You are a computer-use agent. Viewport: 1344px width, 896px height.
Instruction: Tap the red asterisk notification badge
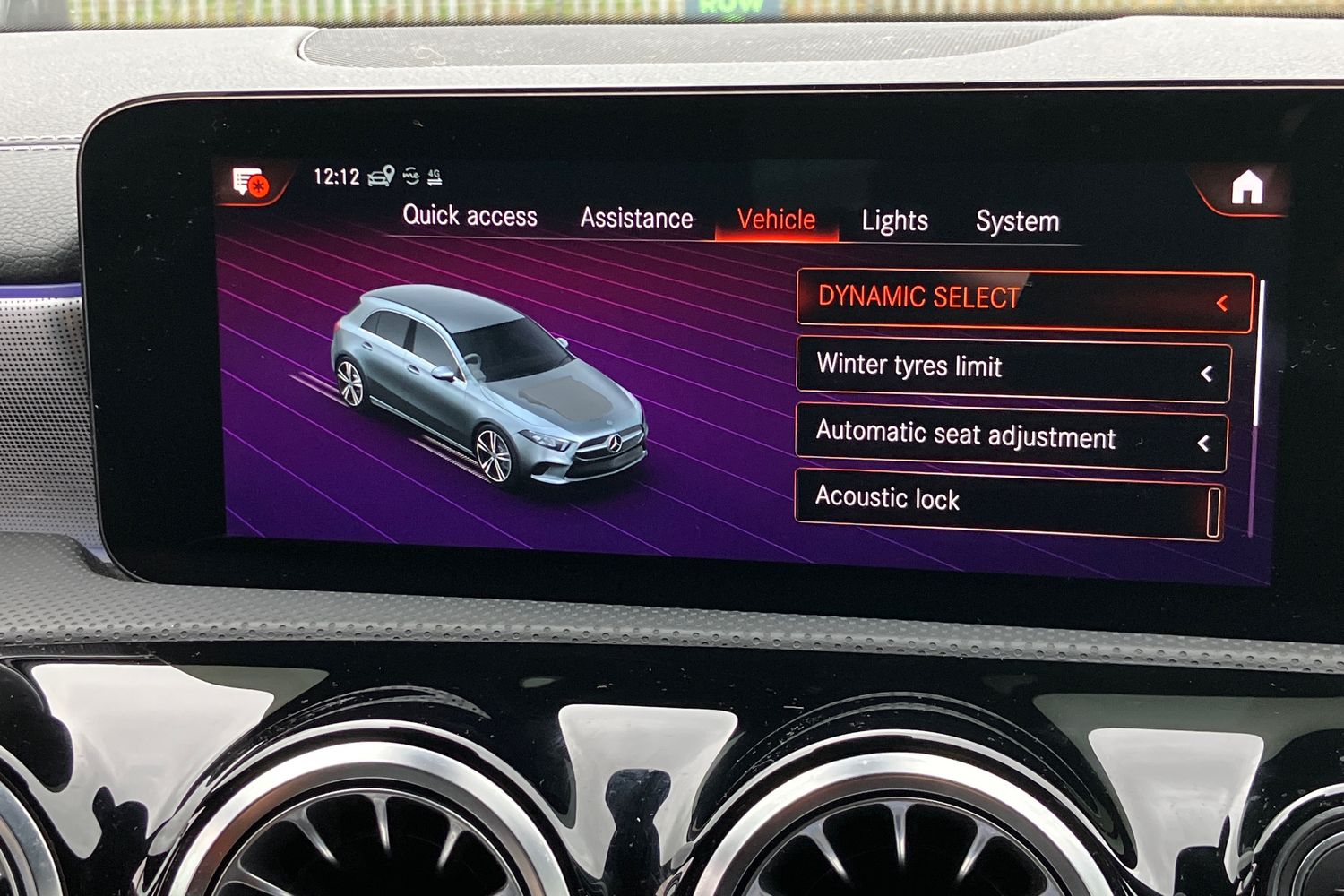tap(259, 188)
